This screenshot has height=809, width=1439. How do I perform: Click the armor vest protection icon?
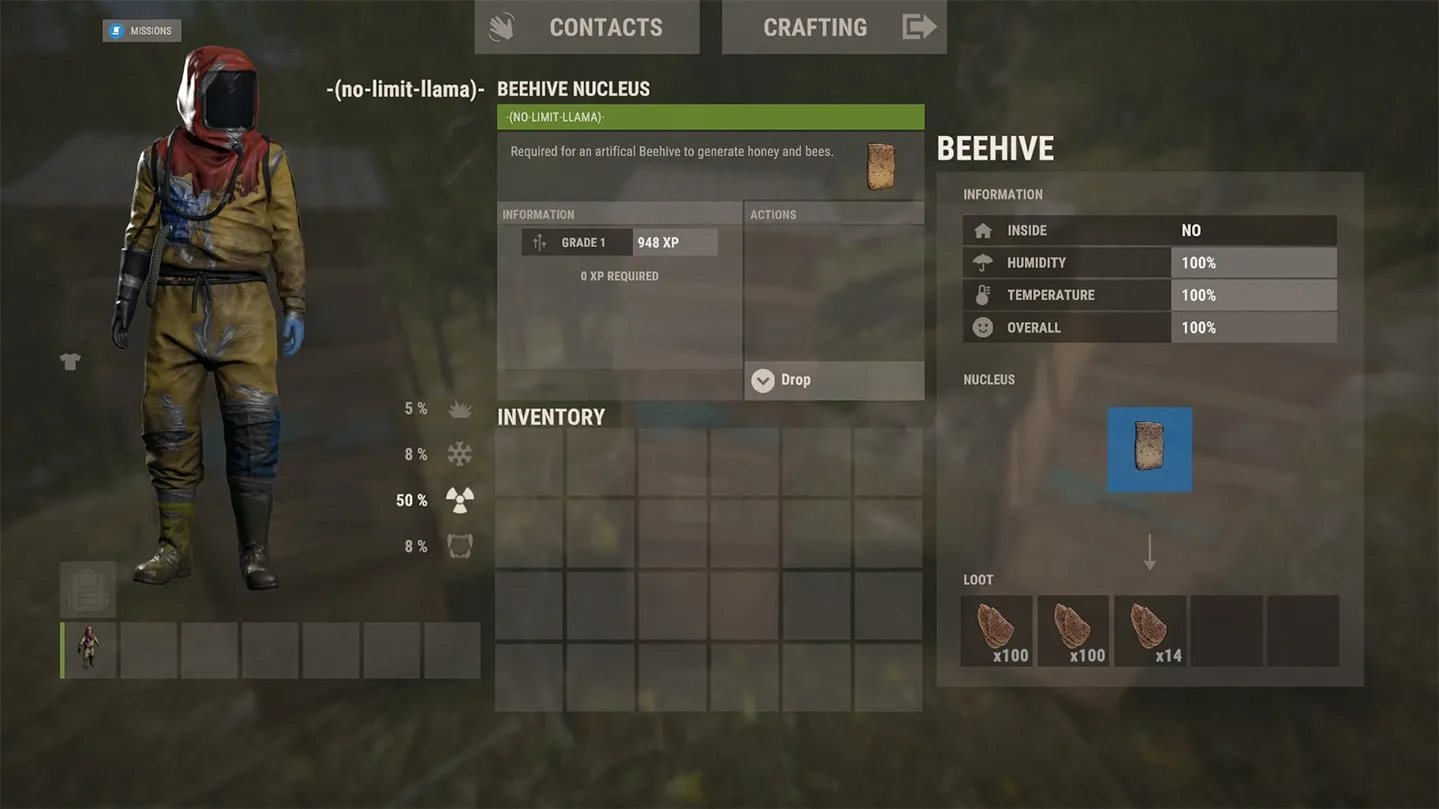coord(458,545)
